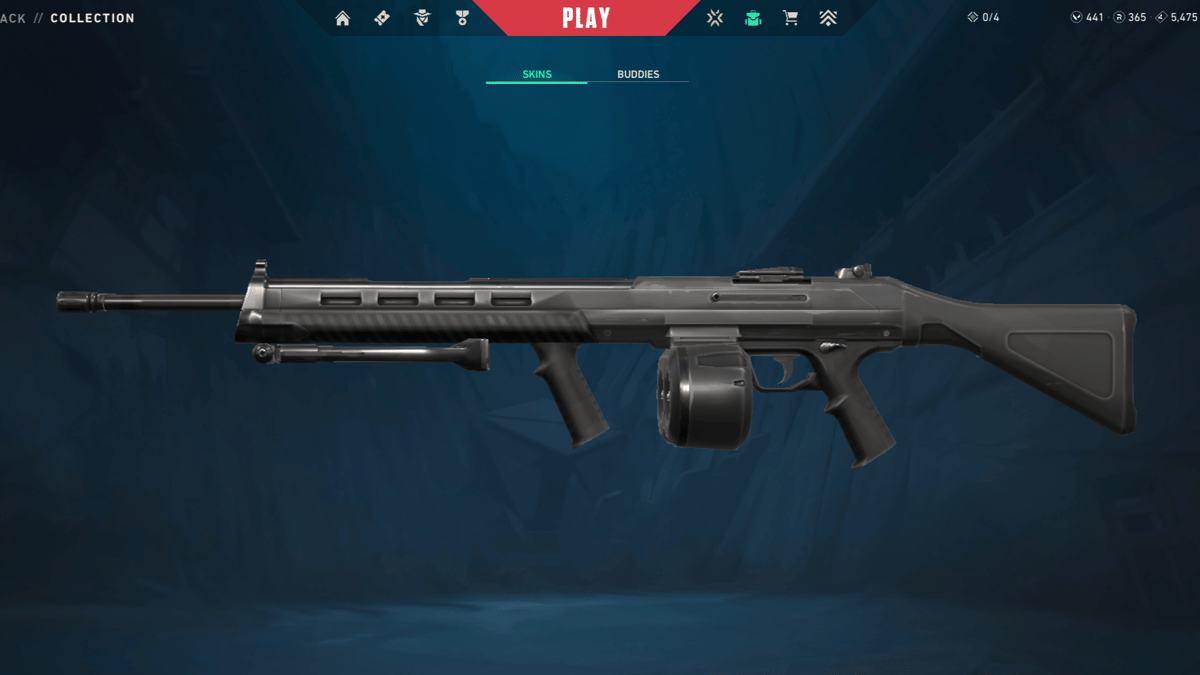Screen dimensions: 1200x675
Task: Open the Battlepass ticket icon
Action: [382, 18]
